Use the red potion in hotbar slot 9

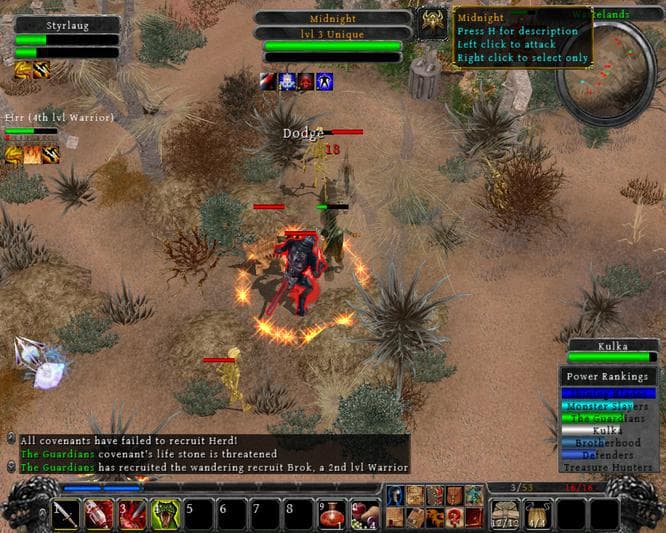(334, 514)
